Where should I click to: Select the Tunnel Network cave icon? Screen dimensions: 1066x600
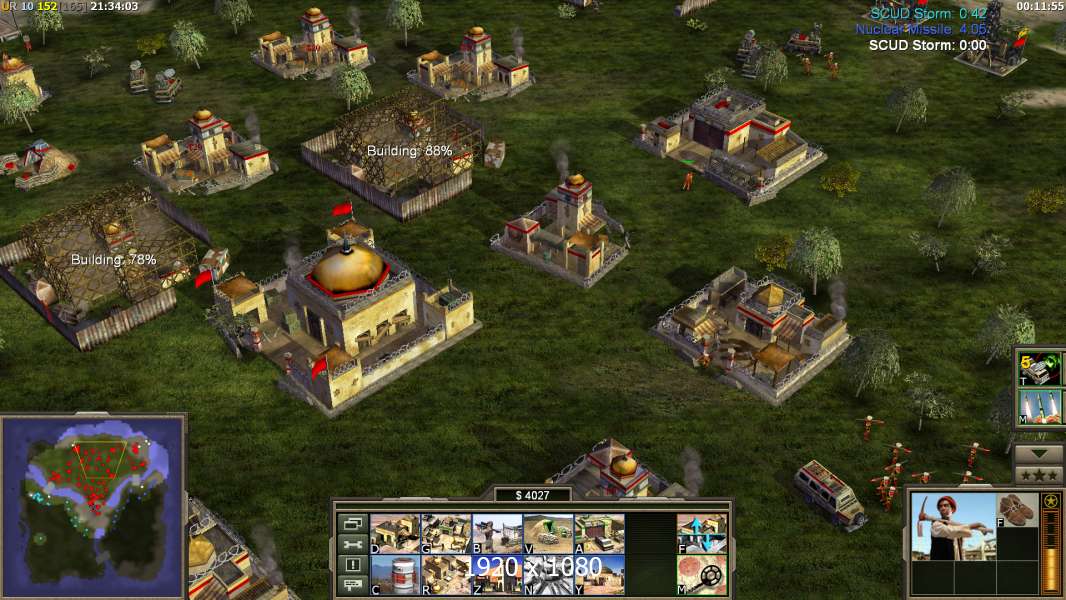tap(548, 534)
